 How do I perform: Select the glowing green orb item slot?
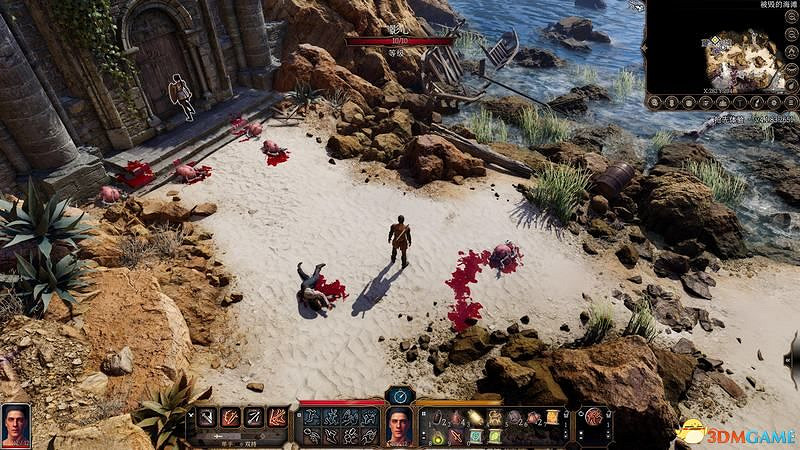coord(438,435)
